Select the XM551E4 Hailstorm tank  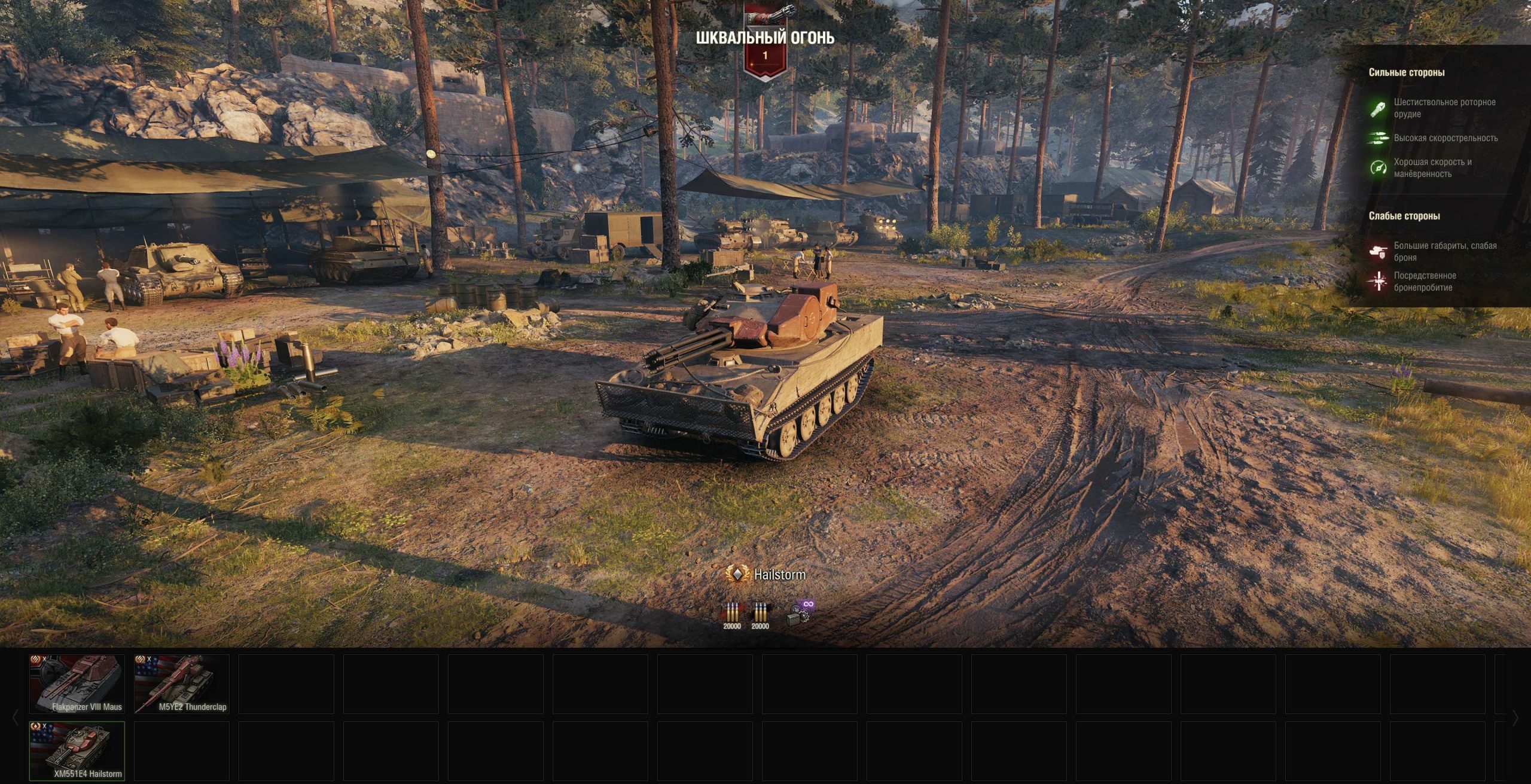click(x=77, y=751)
